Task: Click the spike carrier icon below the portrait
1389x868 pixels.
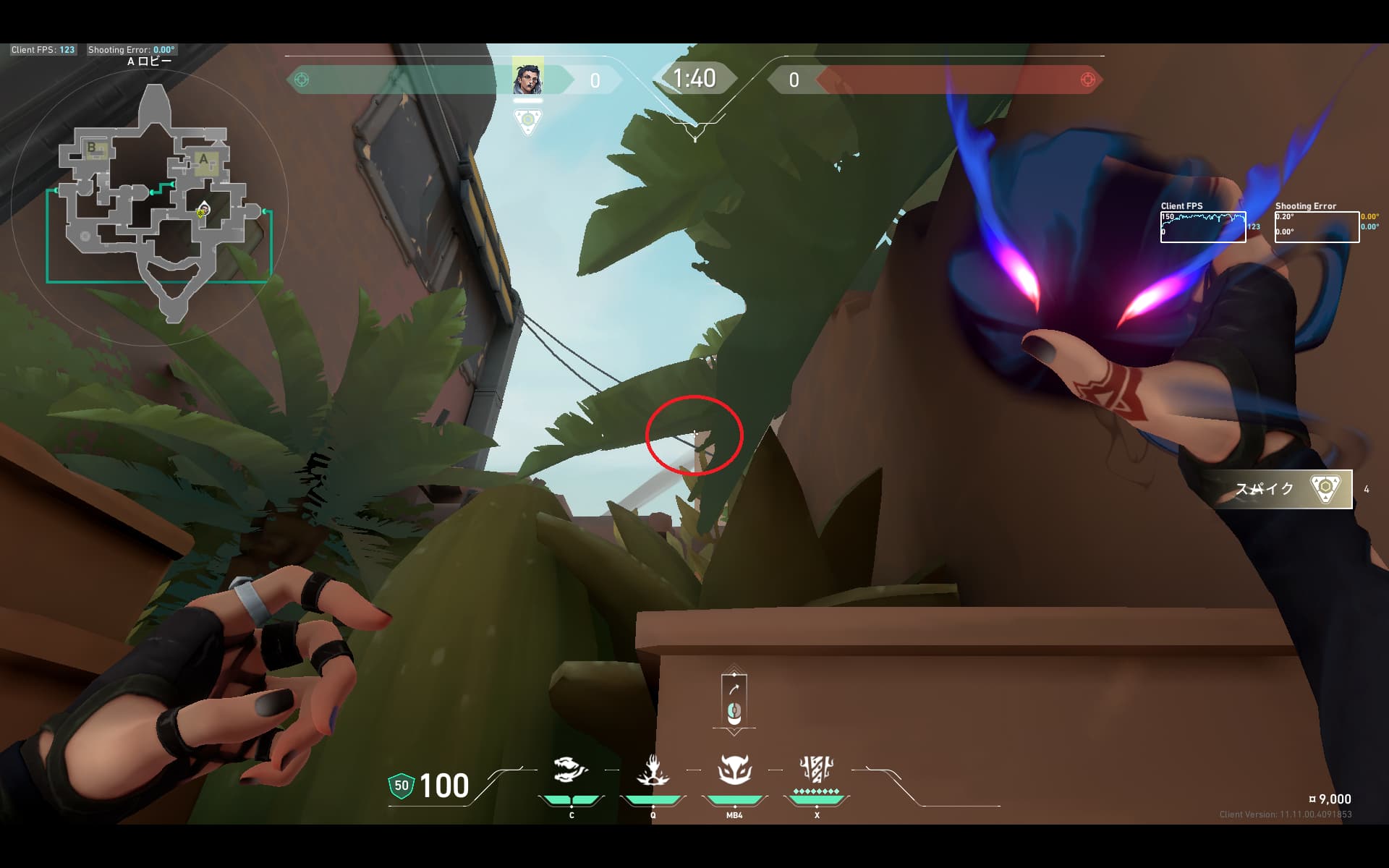Action: click(528, 122)
